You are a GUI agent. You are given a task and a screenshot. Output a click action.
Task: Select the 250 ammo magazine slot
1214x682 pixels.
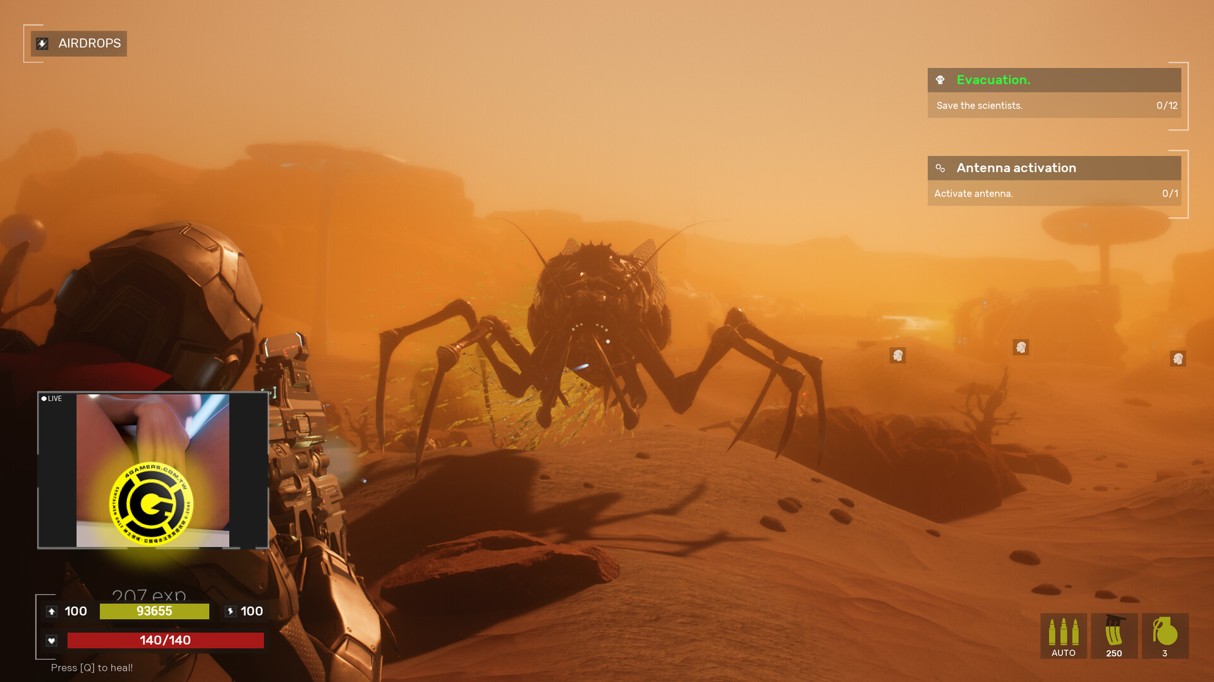[1114, 636]
